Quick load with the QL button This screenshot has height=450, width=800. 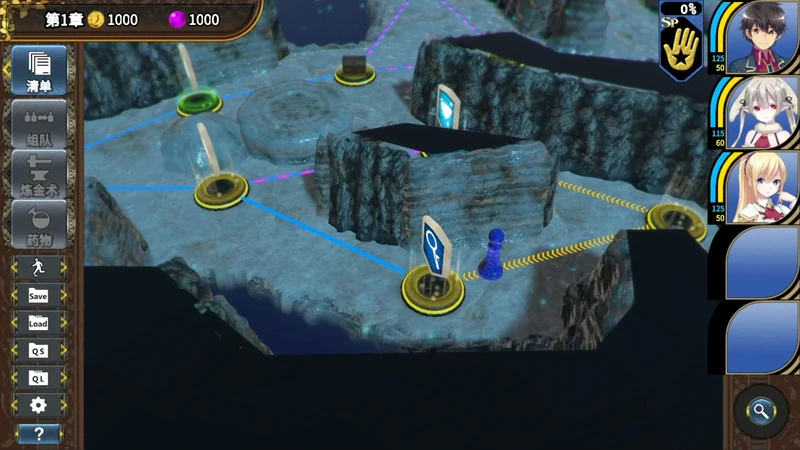click(38, 378)
